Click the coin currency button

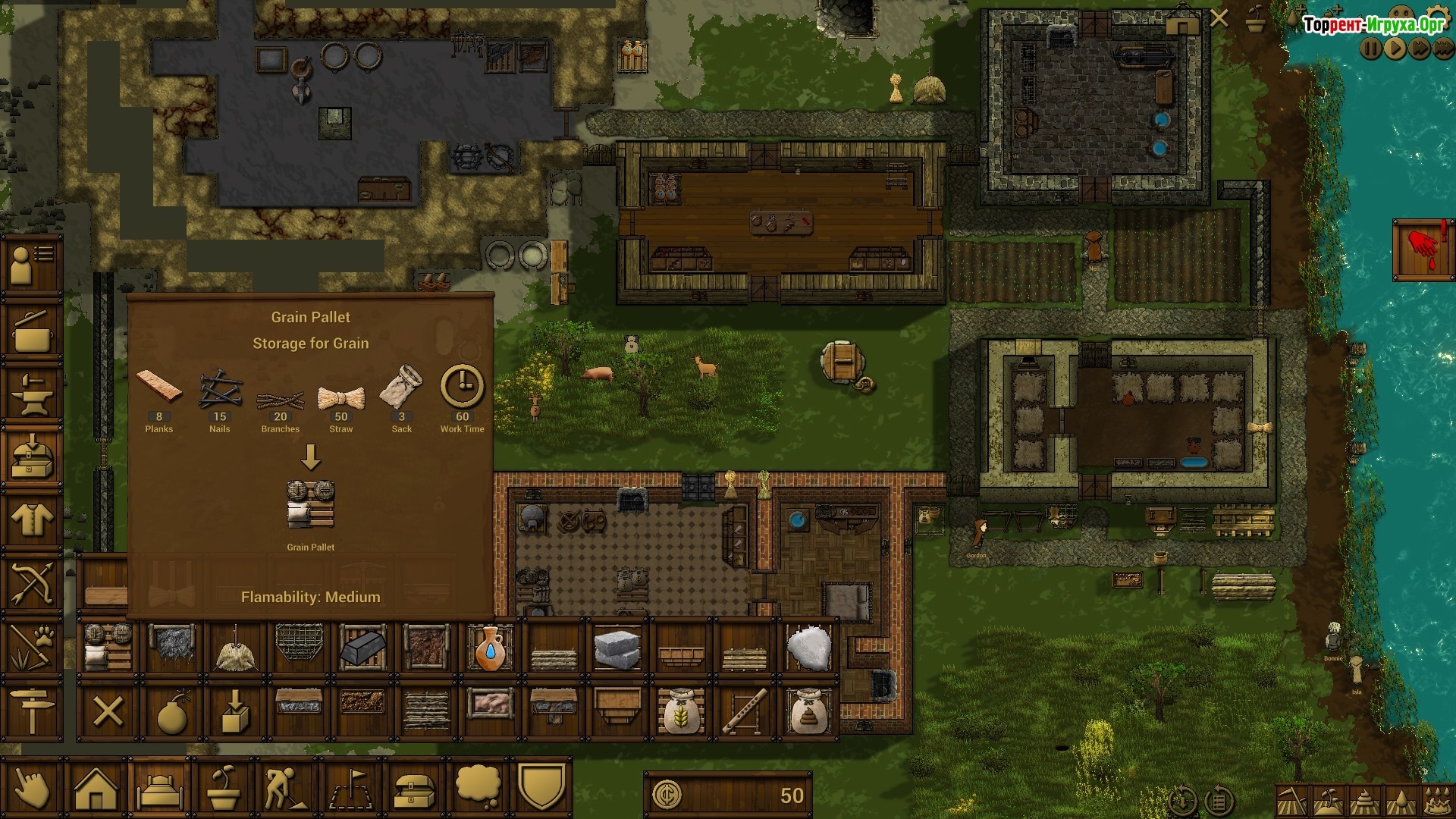[x=667, y=795]
